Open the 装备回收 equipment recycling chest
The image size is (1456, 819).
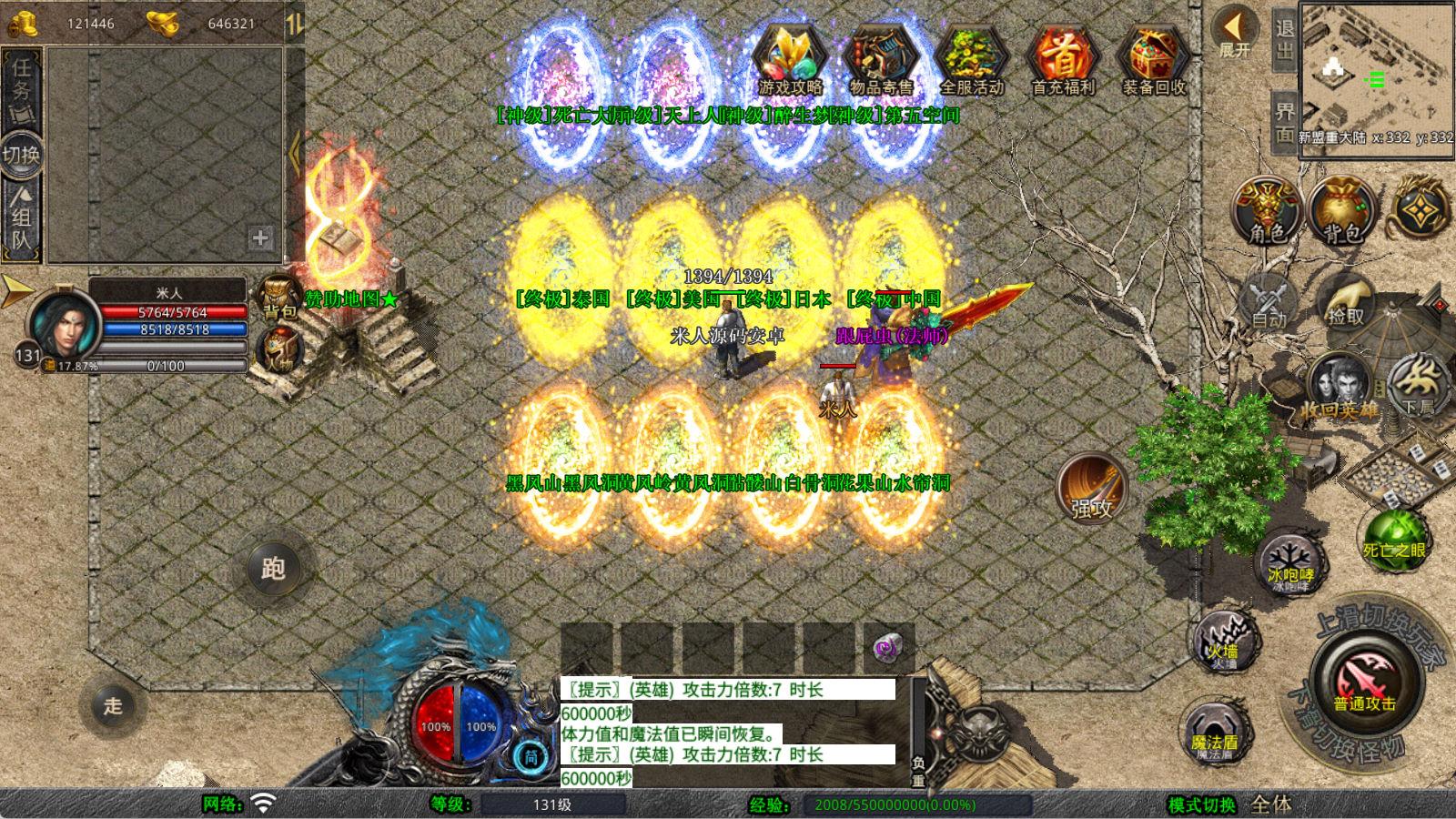pos(1154,58)
